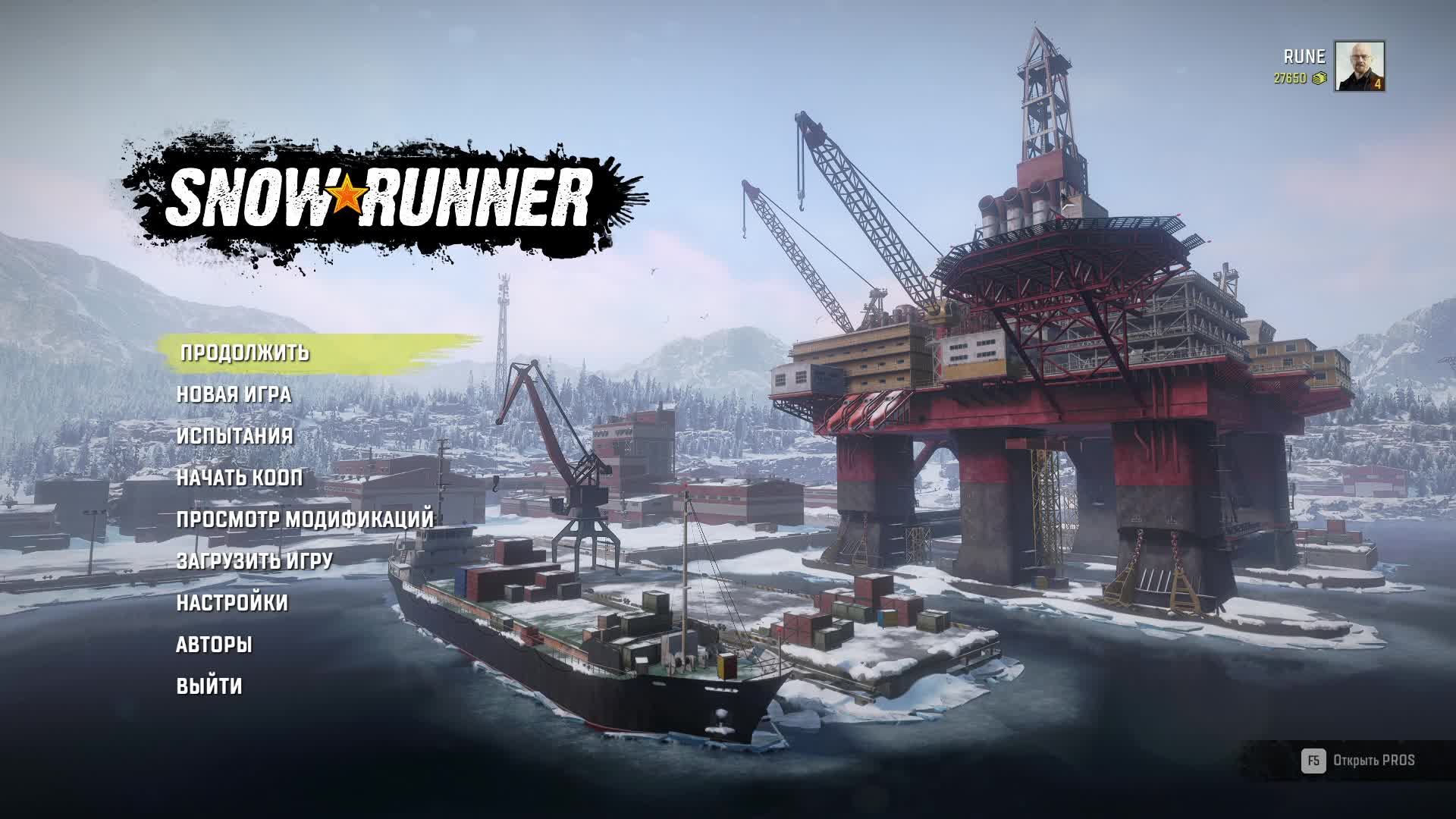This screenshot has height=819, width=1456.
Task: Click the cash stack currency icon
Action: (x=1319, y=77)
